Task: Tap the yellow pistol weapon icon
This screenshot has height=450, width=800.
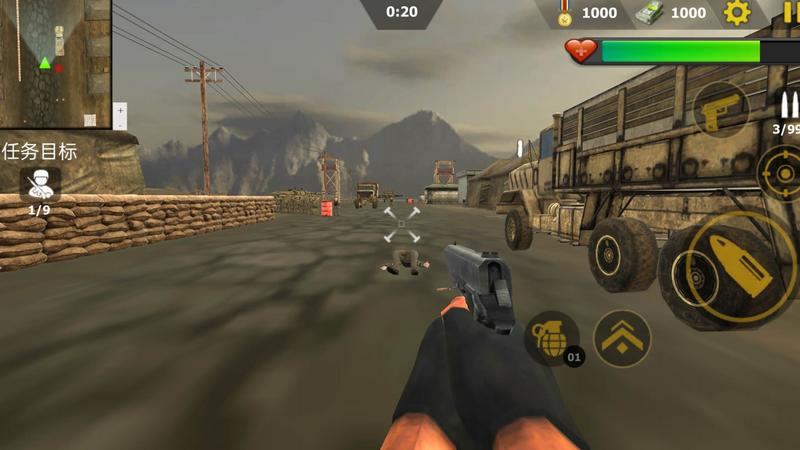Action: coord(721,110)
